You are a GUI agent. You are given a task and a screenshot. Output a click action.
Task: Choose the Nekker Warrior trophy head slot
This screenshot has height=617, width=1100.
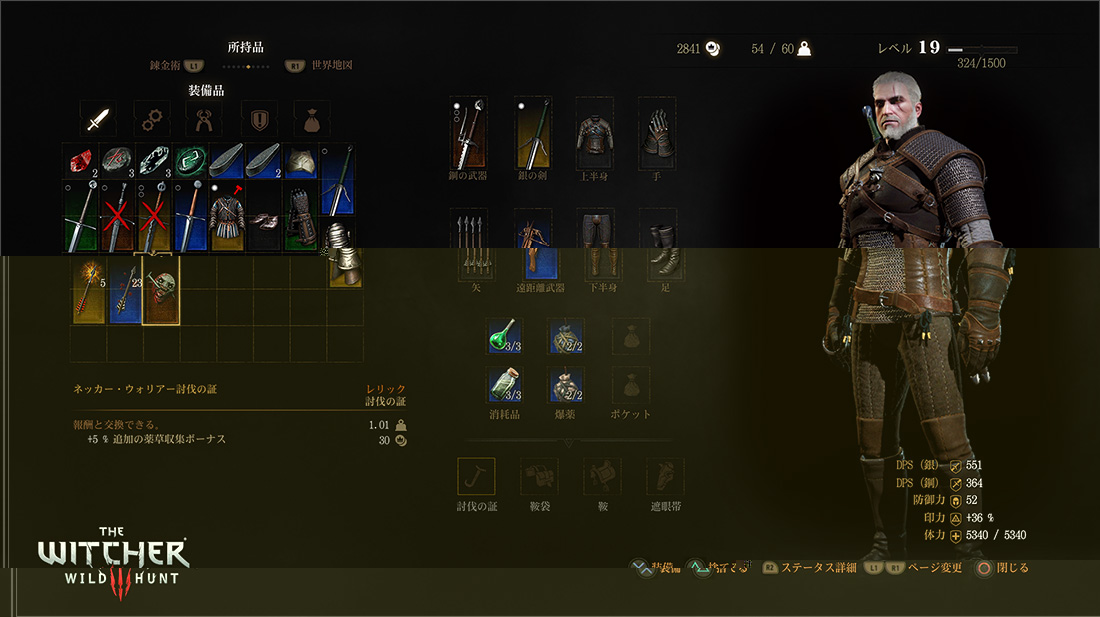(x=161, y=288)
